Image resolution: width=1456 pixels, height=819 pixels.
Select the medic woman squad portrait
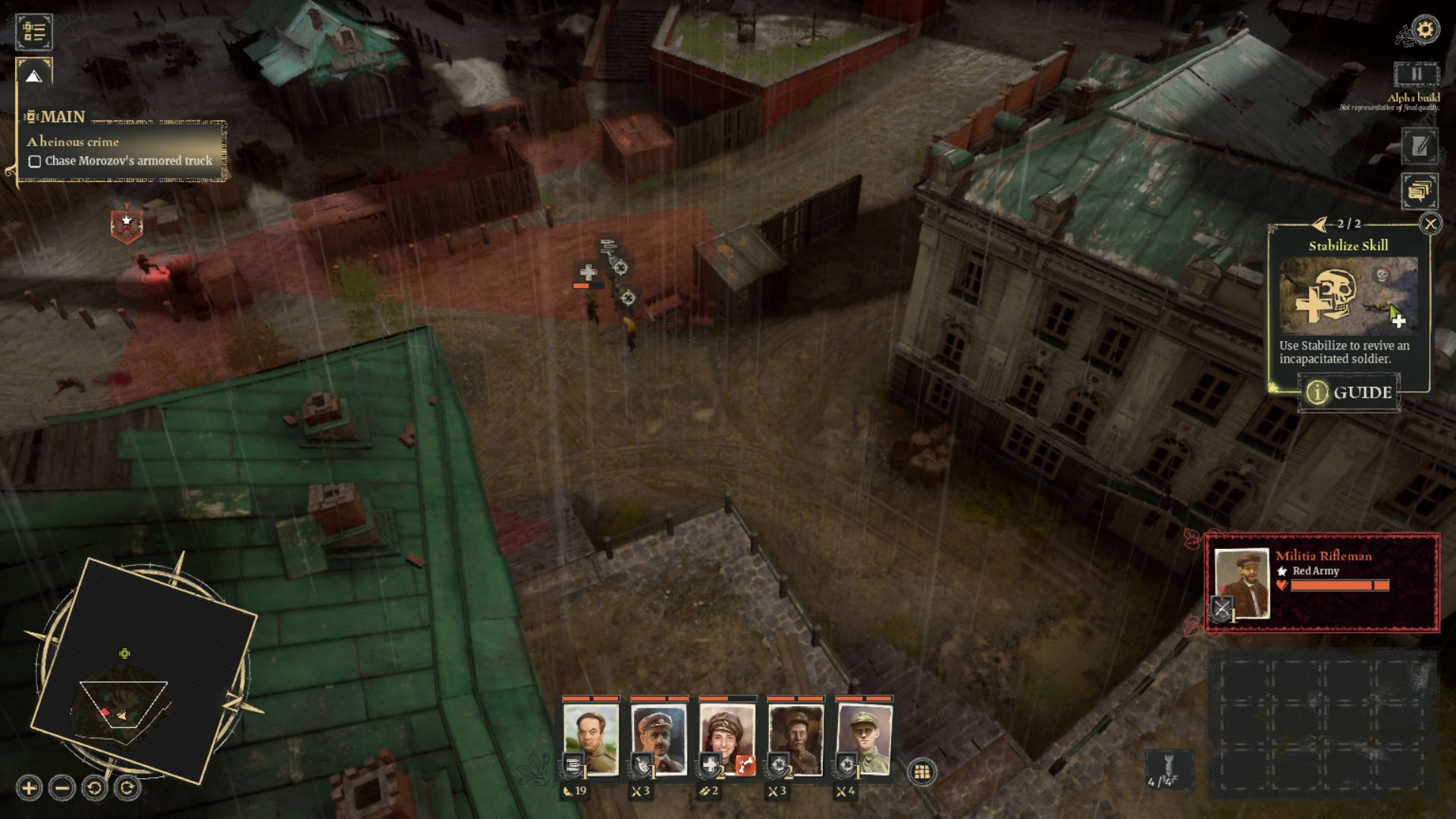click(x=726, y=737)
